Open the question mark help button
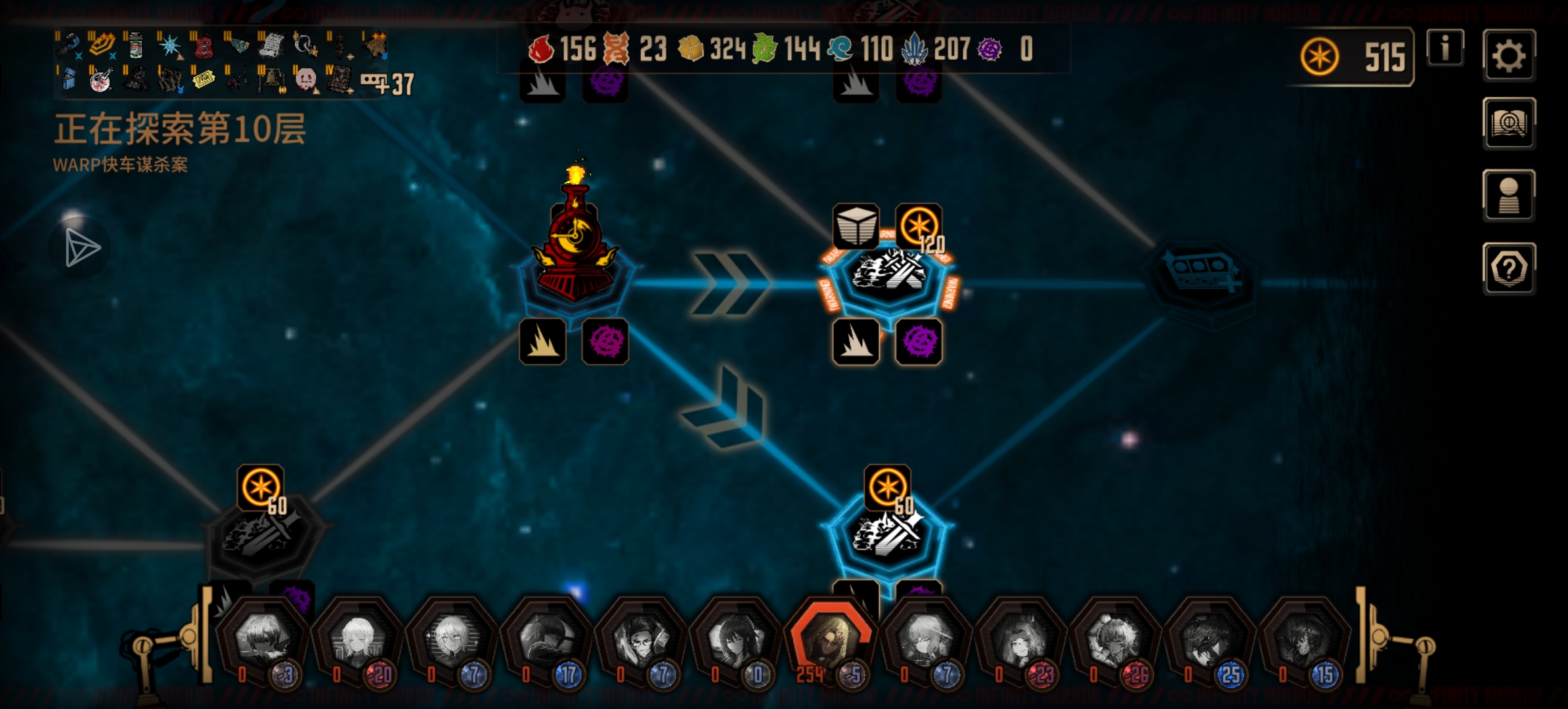Screen dimensions: 1568x709 [1508, 268]
